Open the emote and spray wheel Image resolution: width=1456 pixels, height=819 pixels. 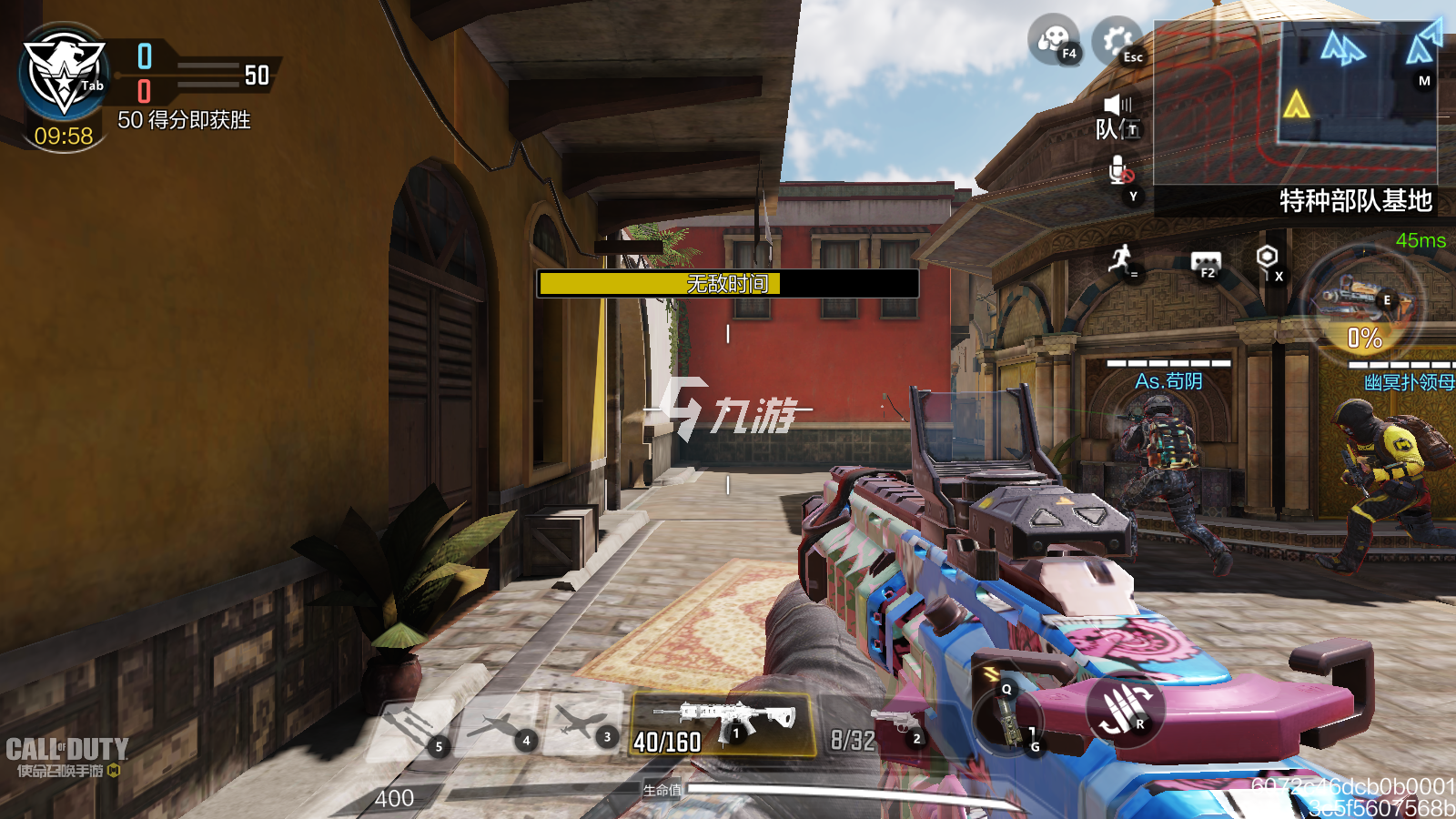(1054, 40)
